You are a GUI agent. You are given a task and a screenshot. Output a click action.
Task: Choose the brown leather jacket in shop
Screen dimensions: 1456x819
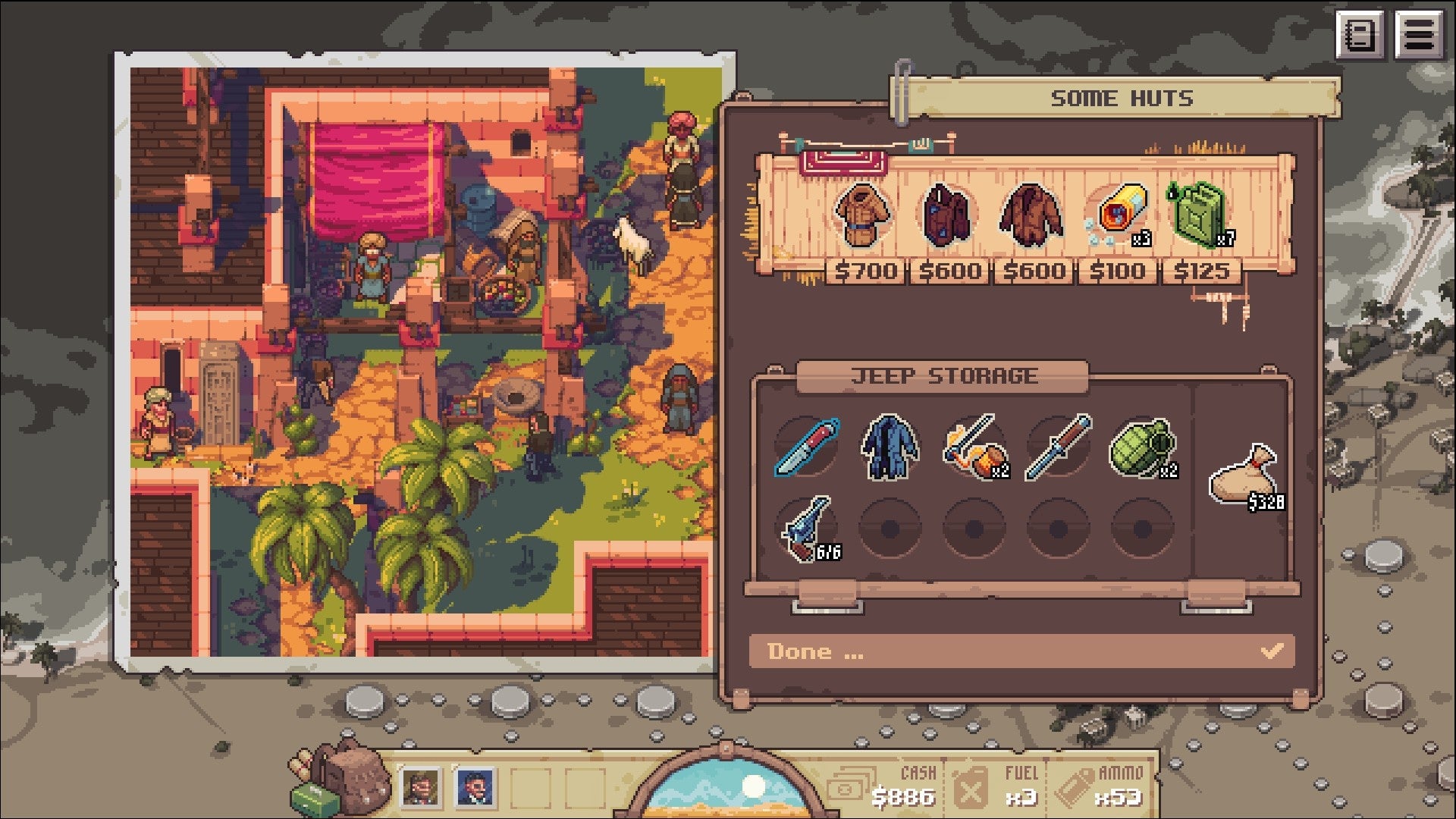click(1031, 215)
